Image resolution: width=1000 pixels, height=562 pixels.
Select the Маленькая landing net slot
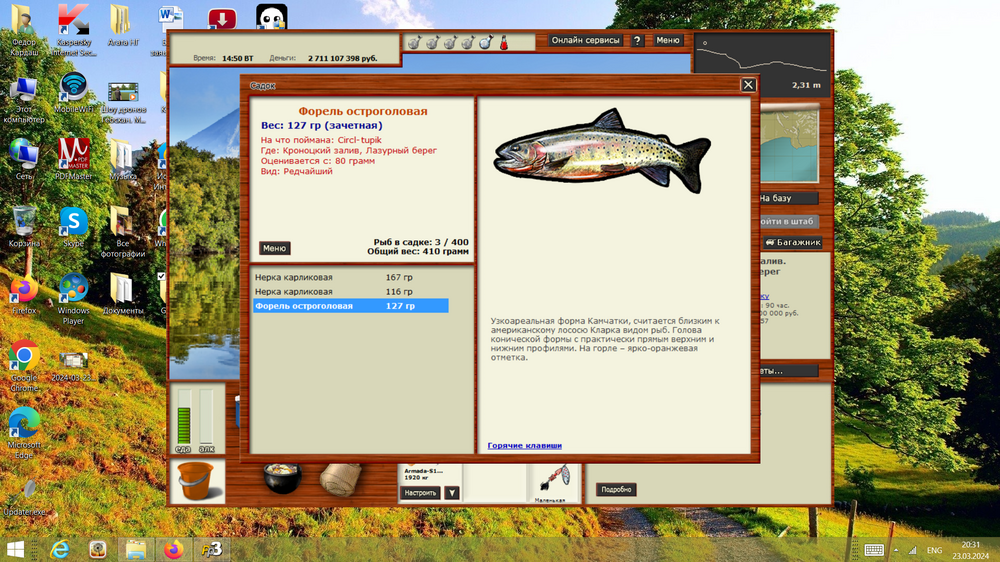click(549, 482)
